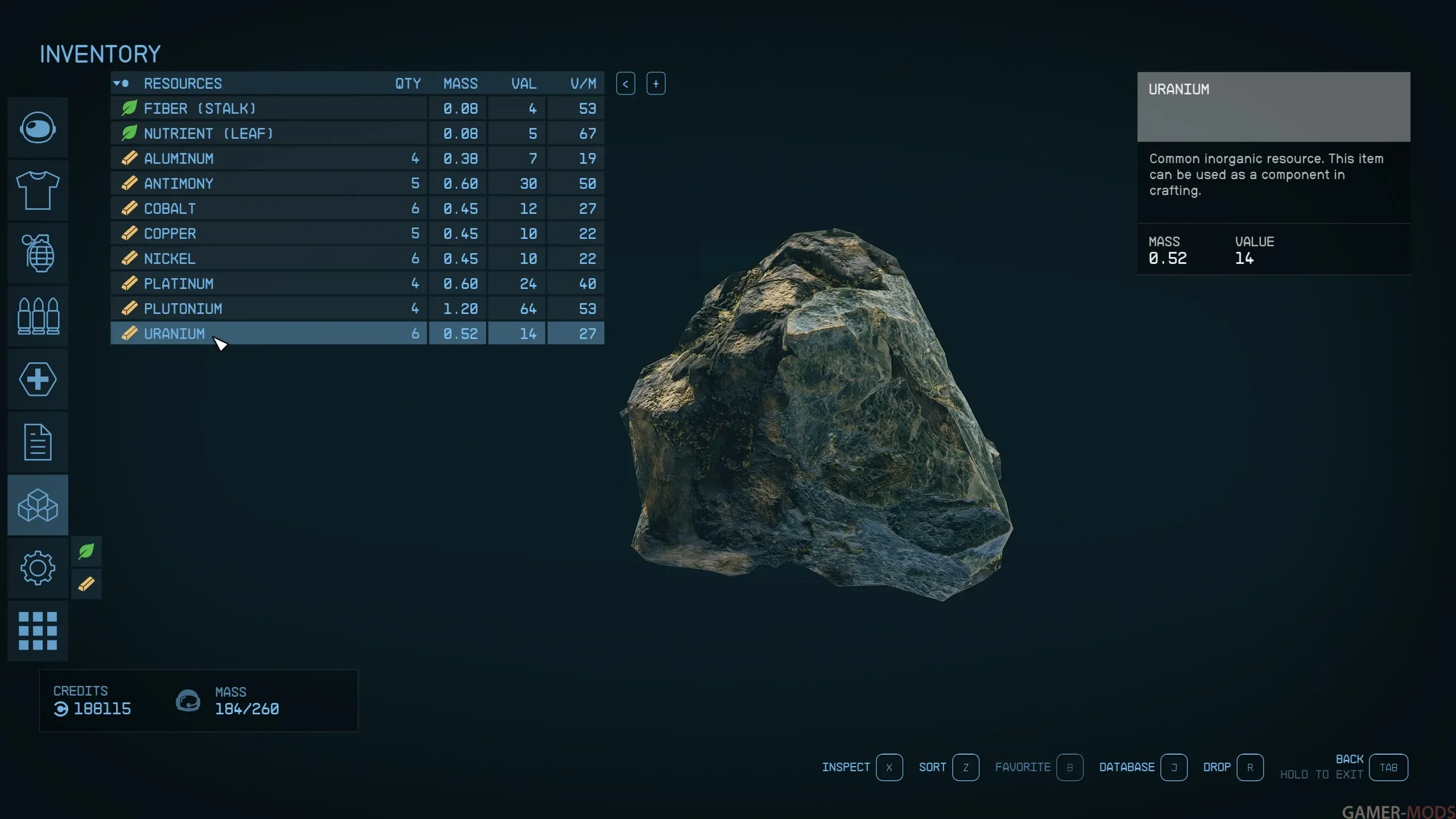
Task: Pick the Nutrient (Leaf) entry
Action: pyautogui.click(x=267, y=133)
